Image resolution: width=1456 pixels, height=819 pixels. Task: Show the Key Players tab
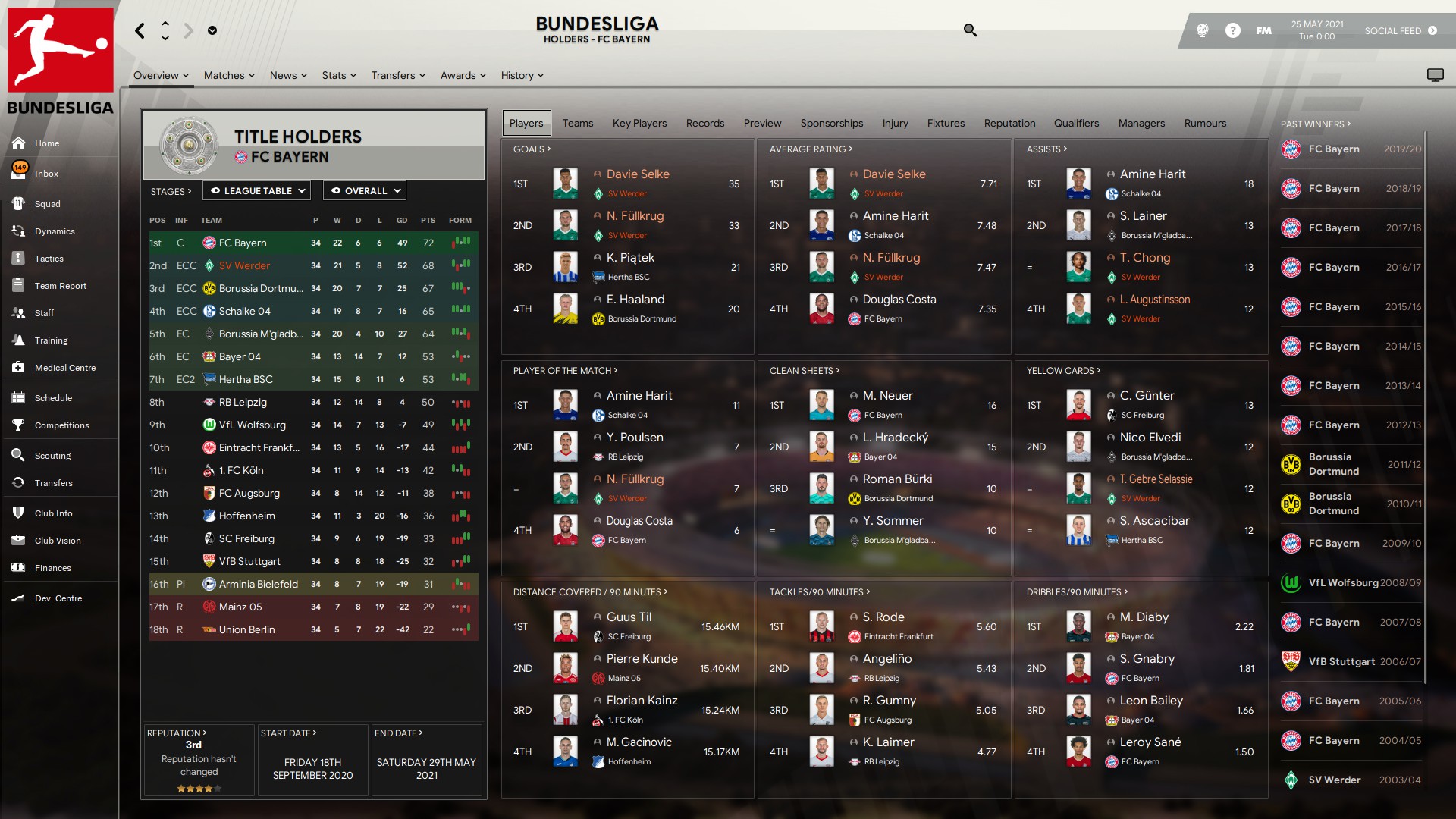point(639,123)
